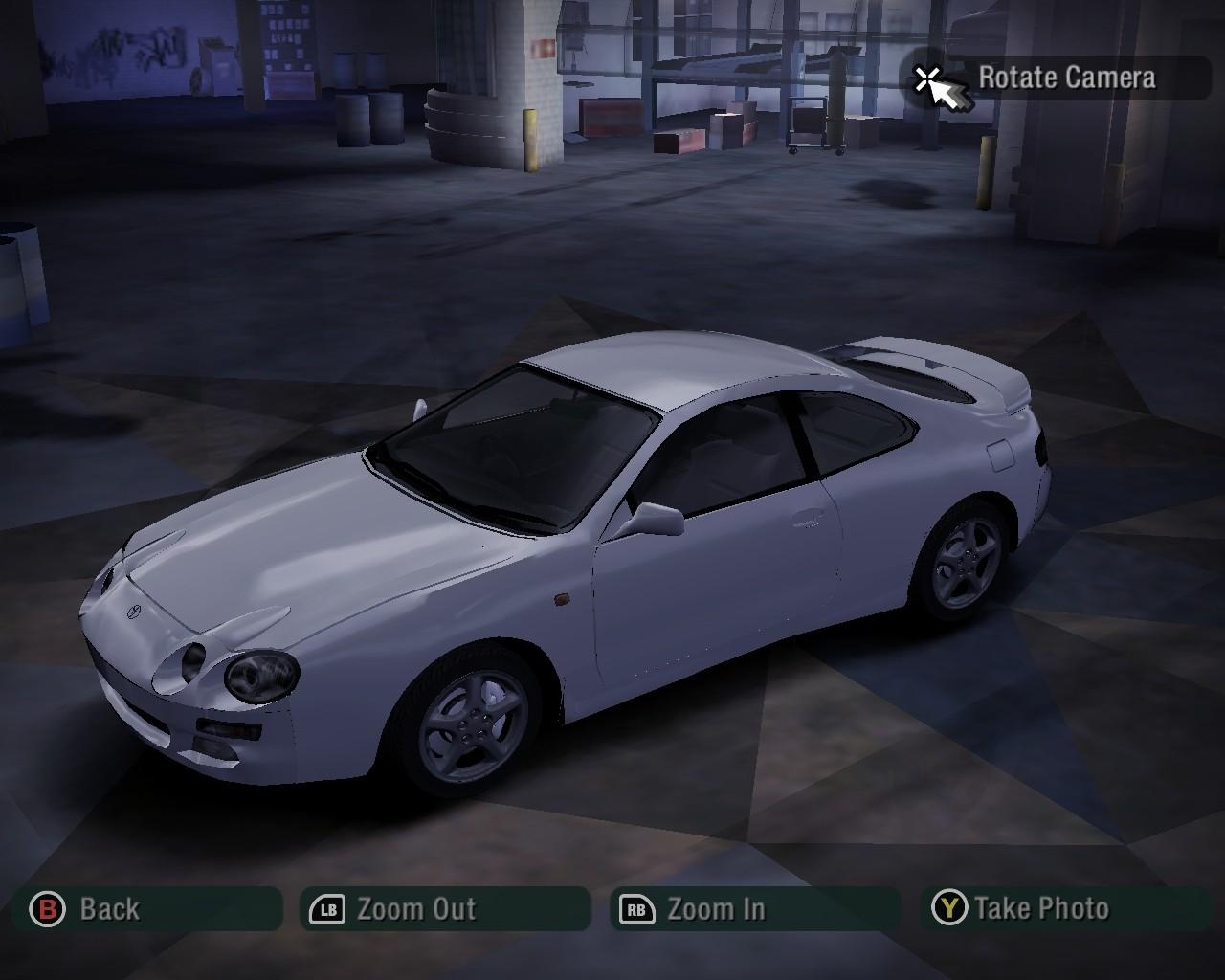
Task: Click the Zoom Out button
Action: click(x=445, y=908)
